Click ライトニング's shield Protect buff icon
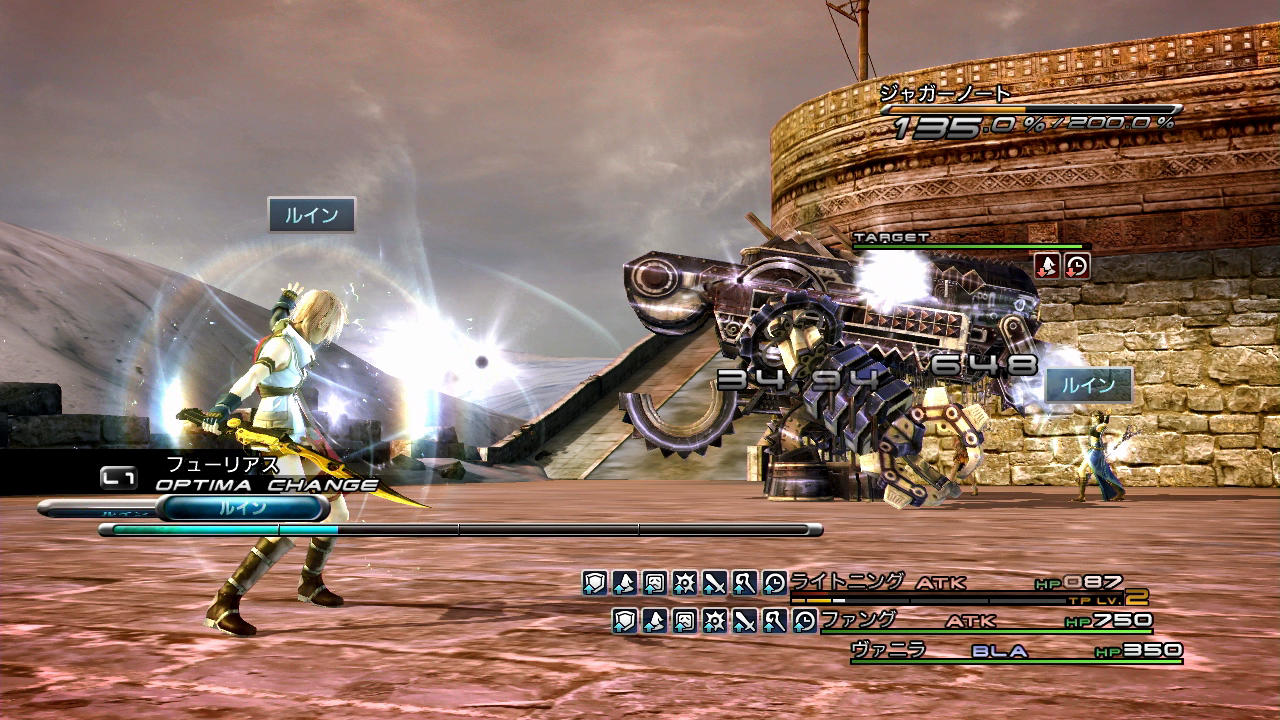The height and width of the screenshot is (720, 1280). click(595, 583)
